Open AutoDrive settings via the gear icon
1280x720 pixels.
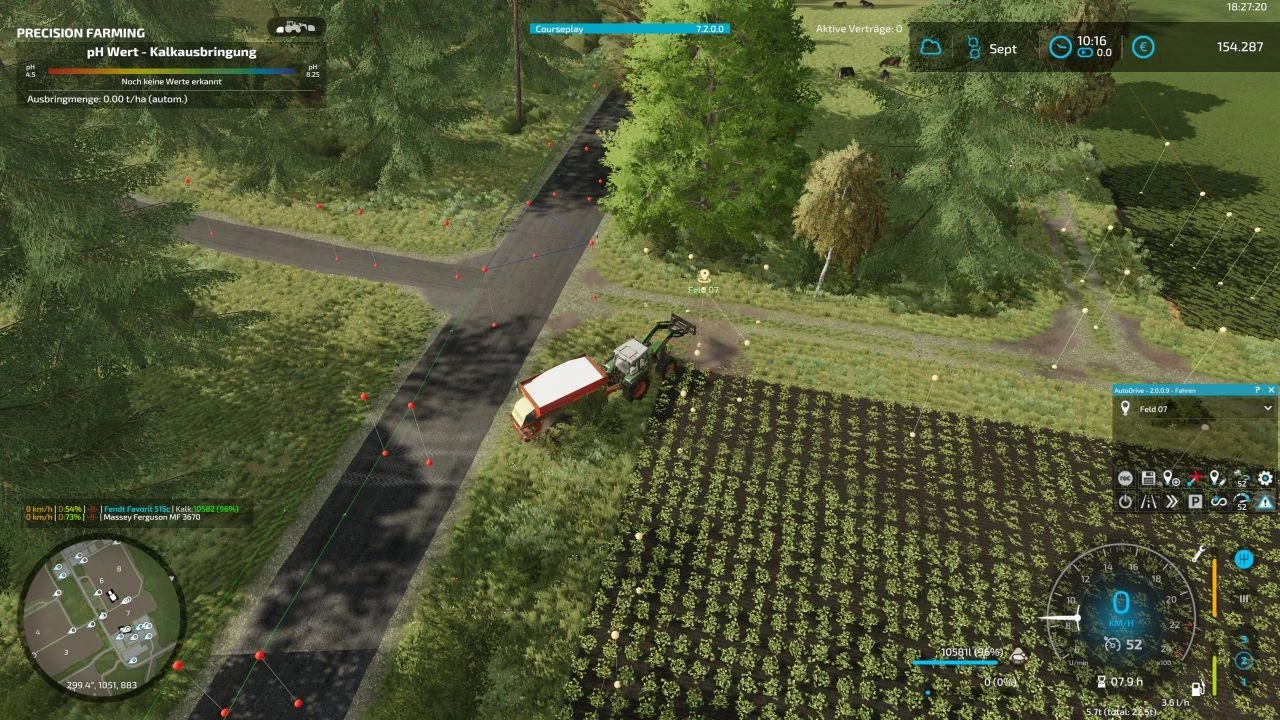pos(1265,478)
